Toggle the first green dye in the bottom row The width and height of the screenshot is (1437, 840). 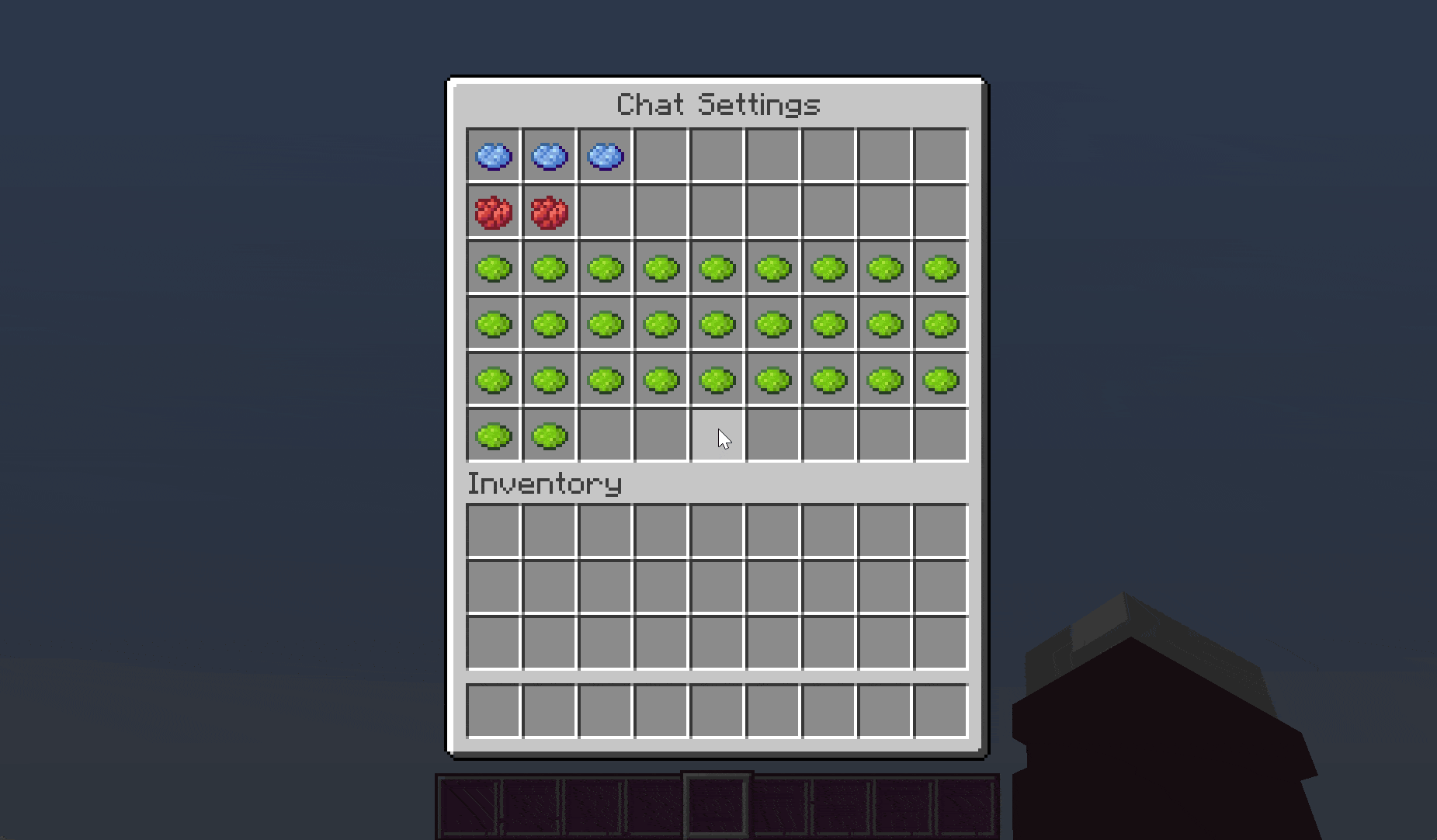point(492,436)
